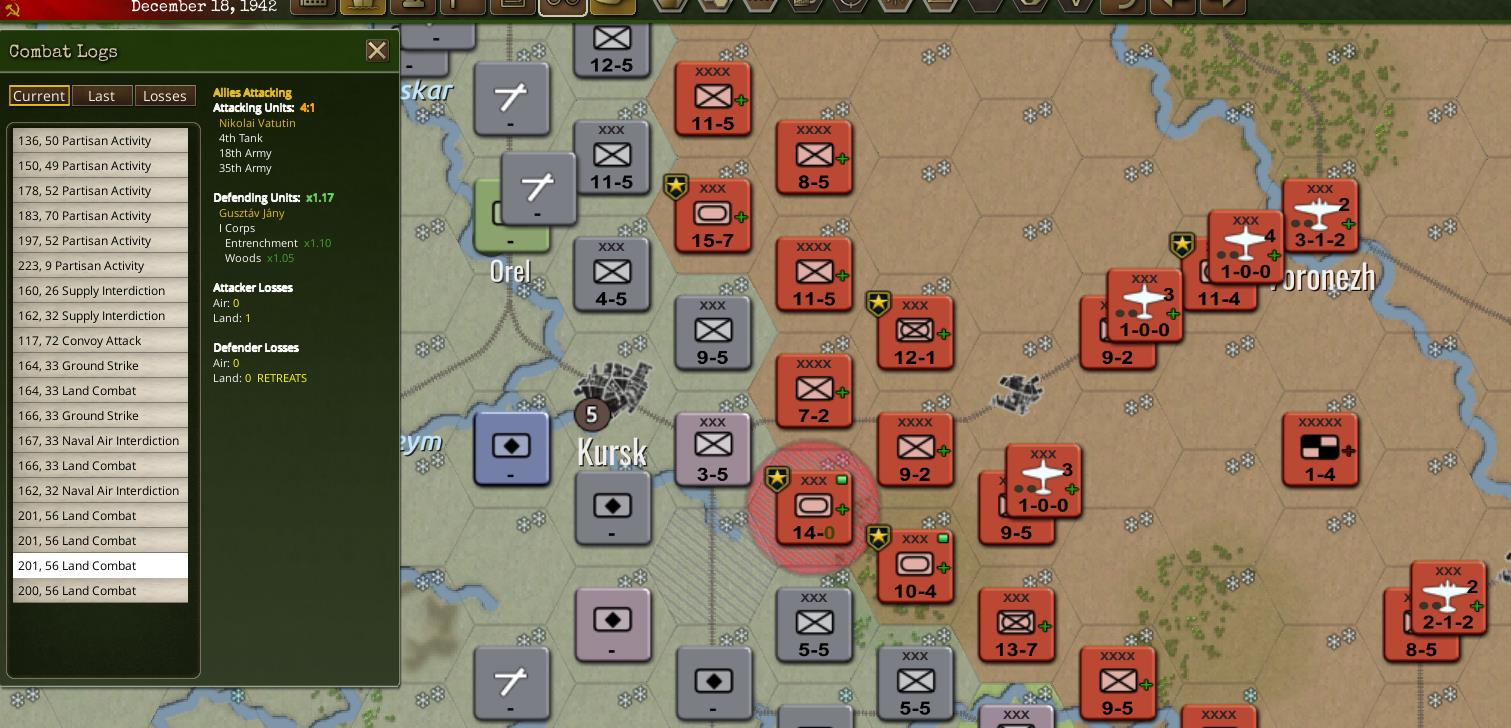Select the '136, 50 Partisan Activity' log entry
Screen dimensions: 1511x728
point(100,141)
